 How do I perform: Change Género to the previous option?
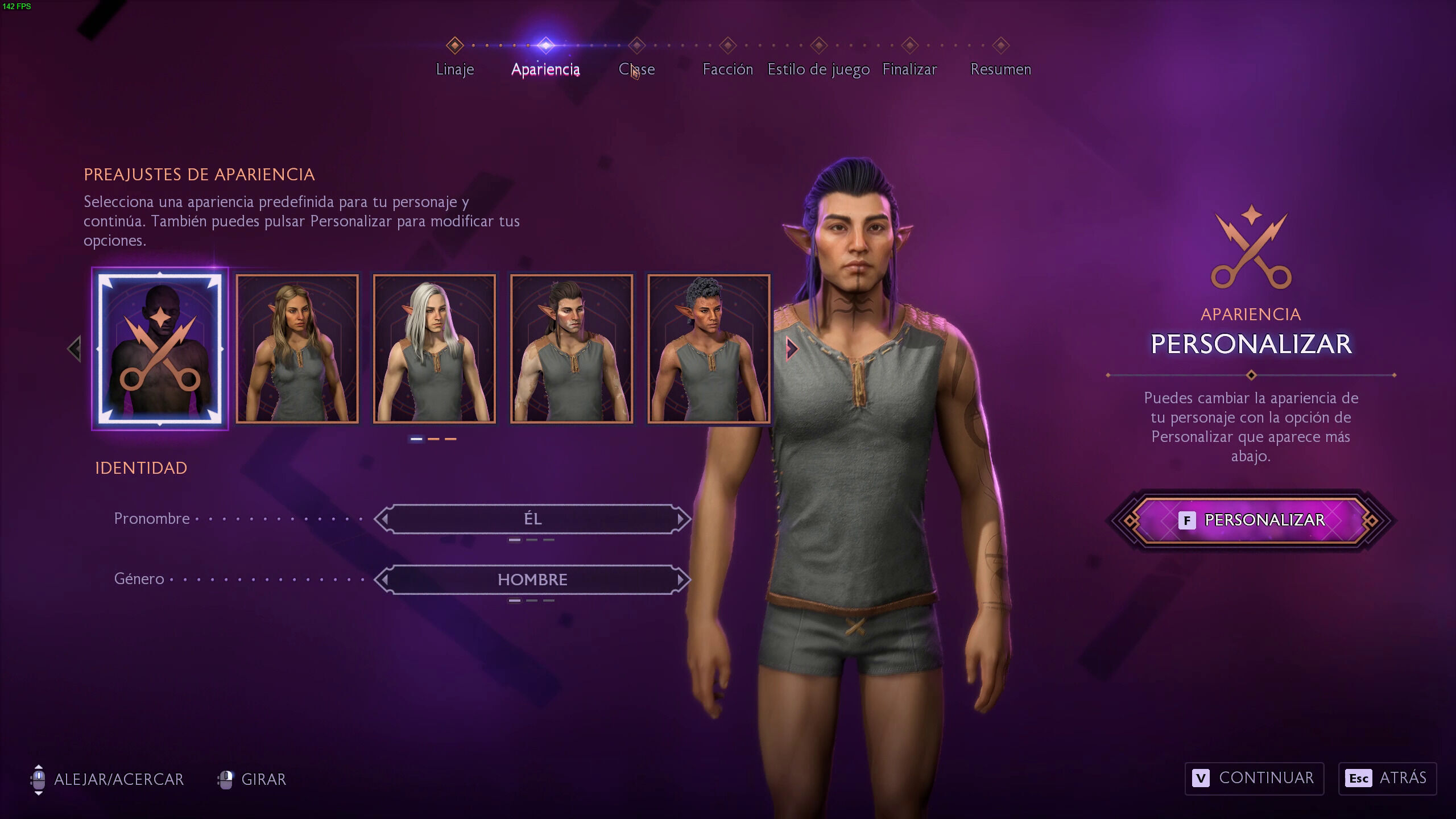coord(384,580)
